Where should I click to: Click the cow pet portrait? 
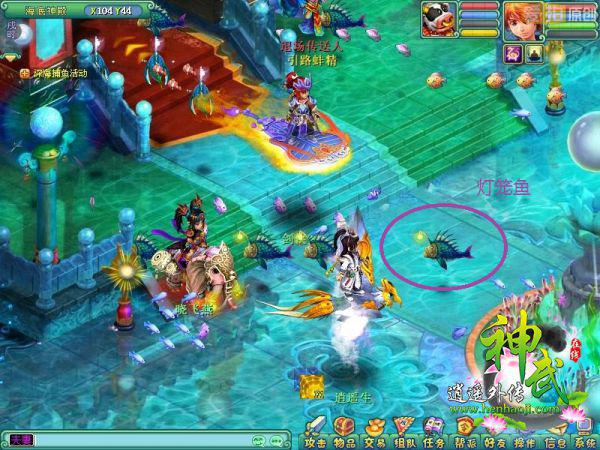tap(438, 18)
